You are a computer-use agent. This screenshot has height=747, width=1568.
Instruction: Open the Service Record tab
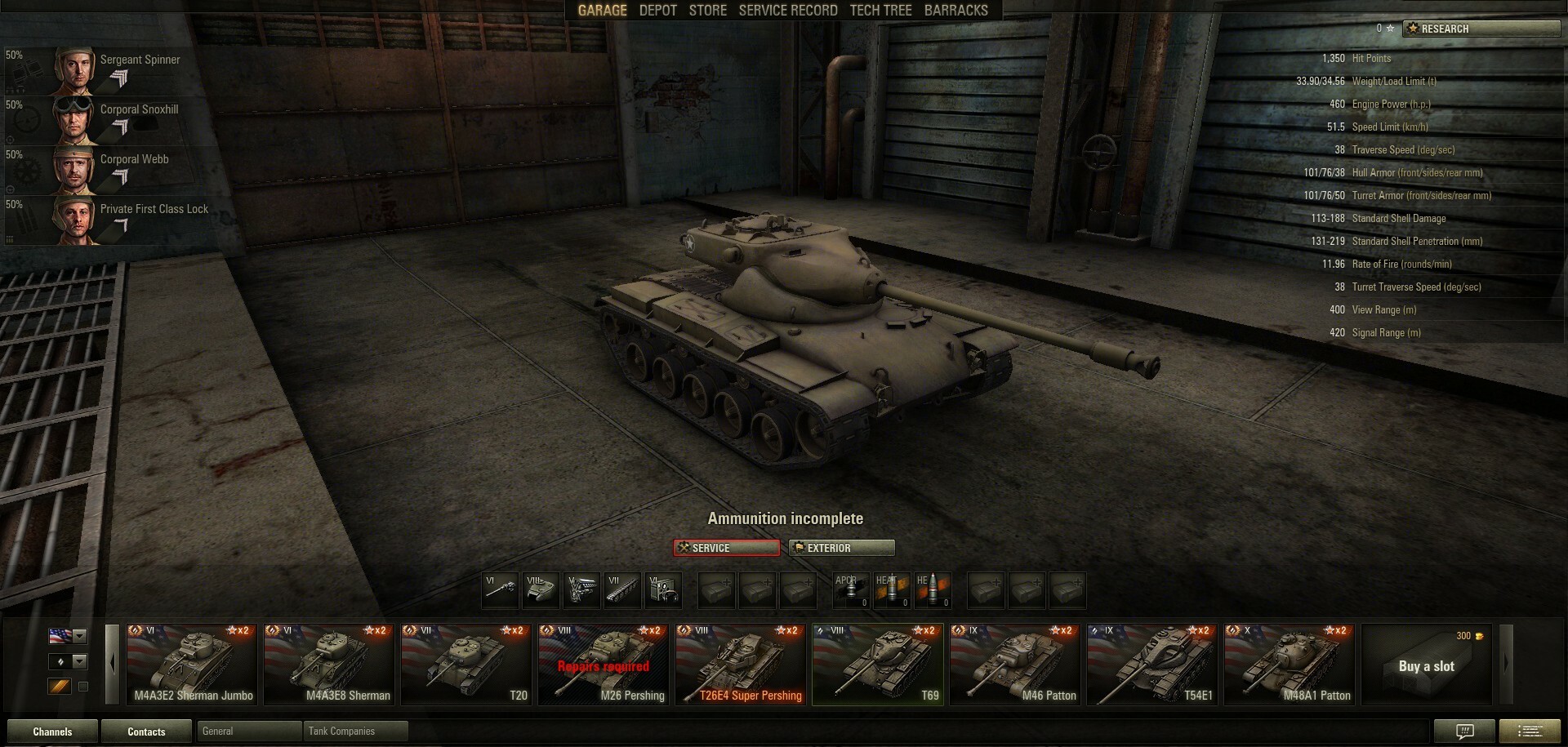[787, 11]
